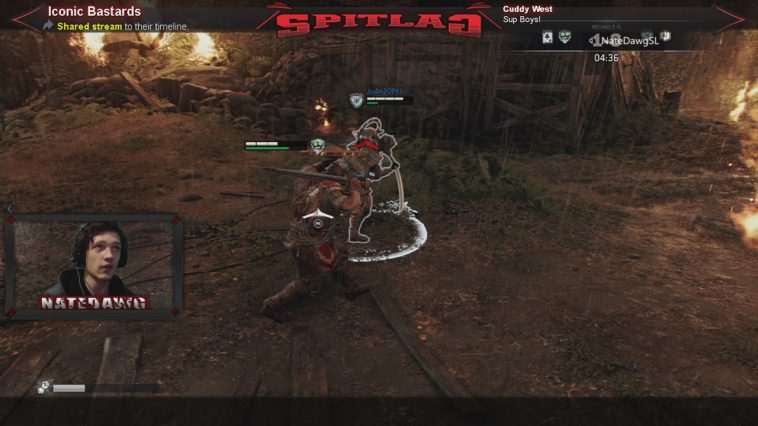Click the guard stance shield indicator
The height and width of the screenshot is (426, 758).
click(318, 223)
